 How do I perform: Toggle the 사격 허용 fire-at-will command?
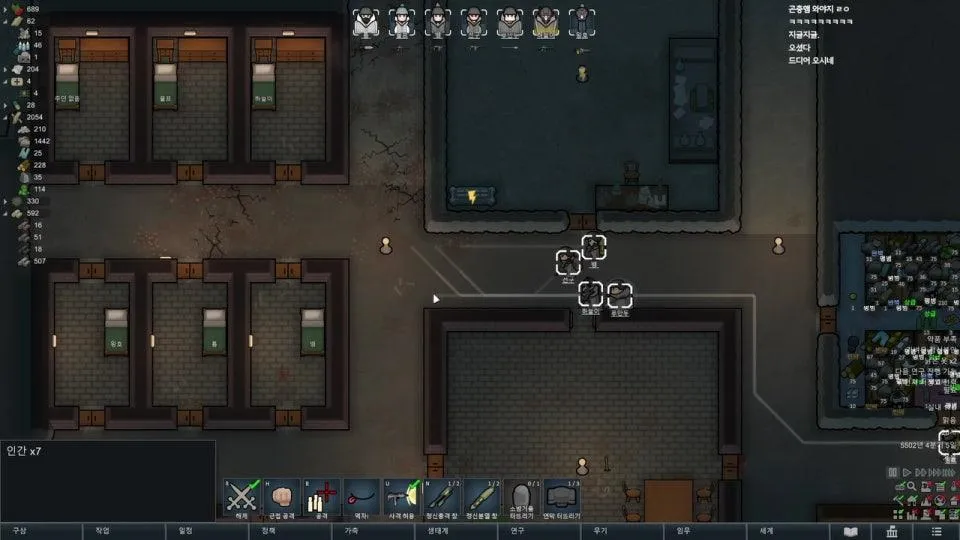click(x=401, y=496)
